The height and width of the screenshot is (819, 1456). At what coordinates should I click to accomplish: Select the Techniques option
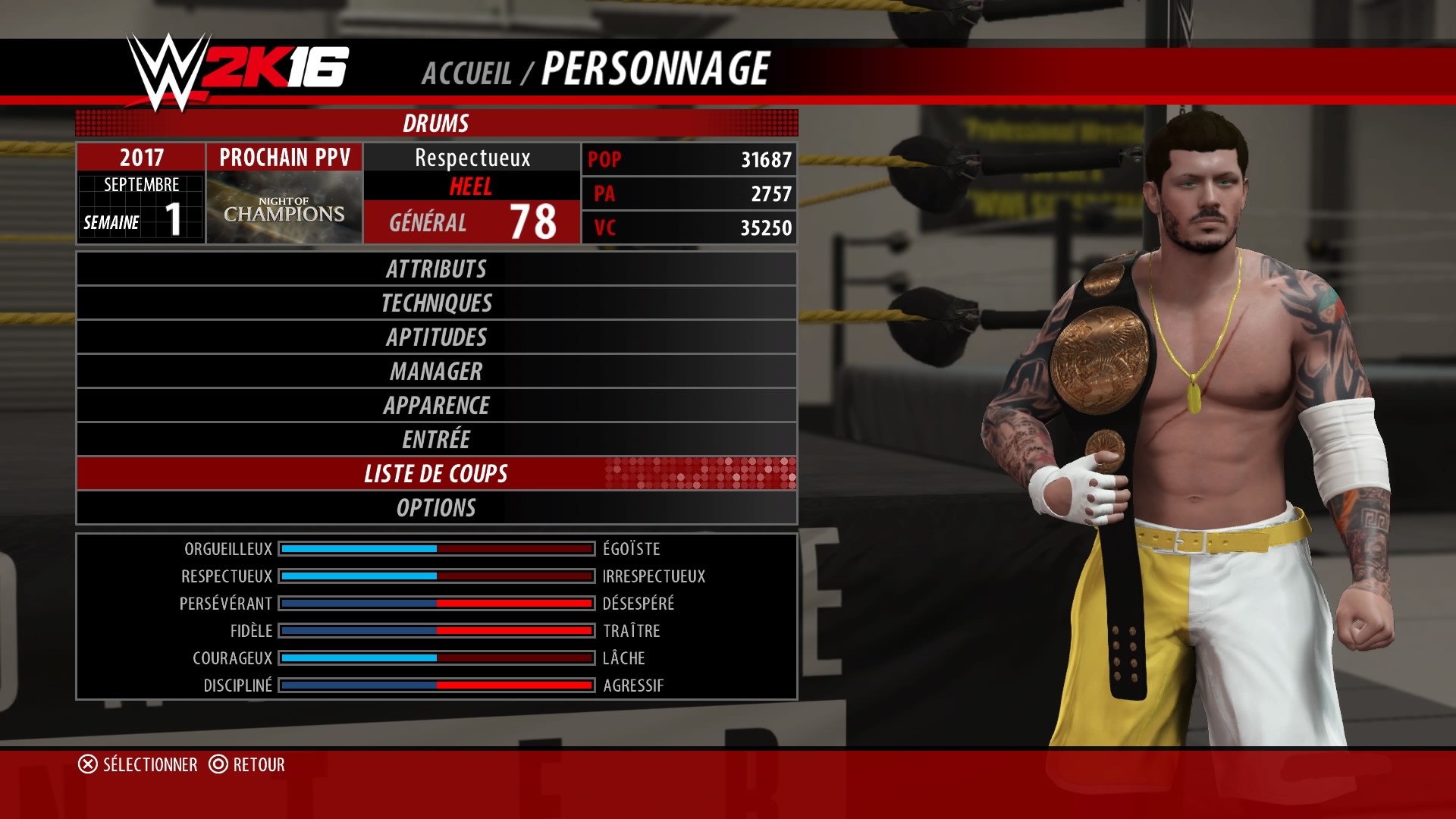tap(436, 303)
